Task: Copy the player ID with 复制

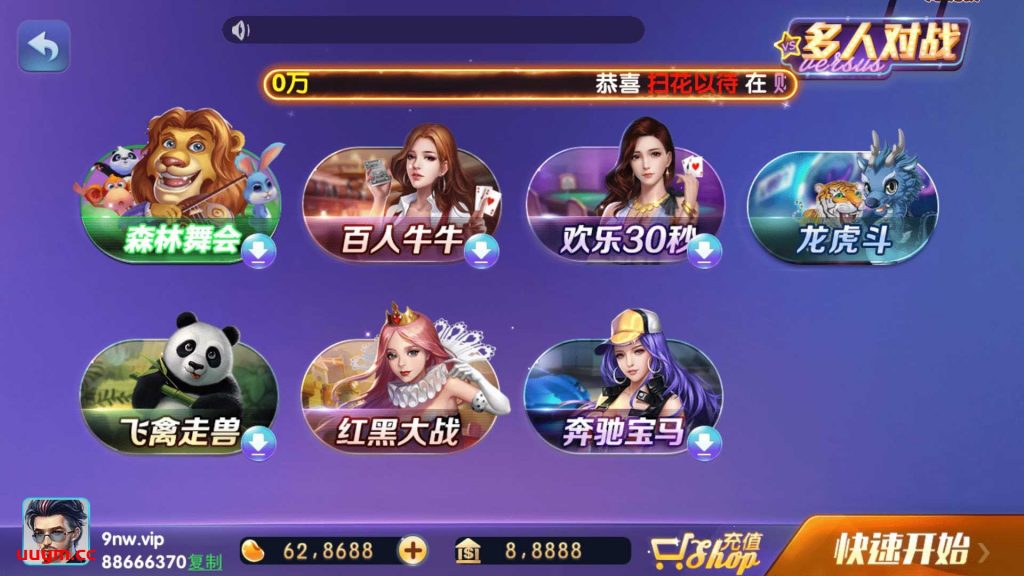Action: pos(206,564)
